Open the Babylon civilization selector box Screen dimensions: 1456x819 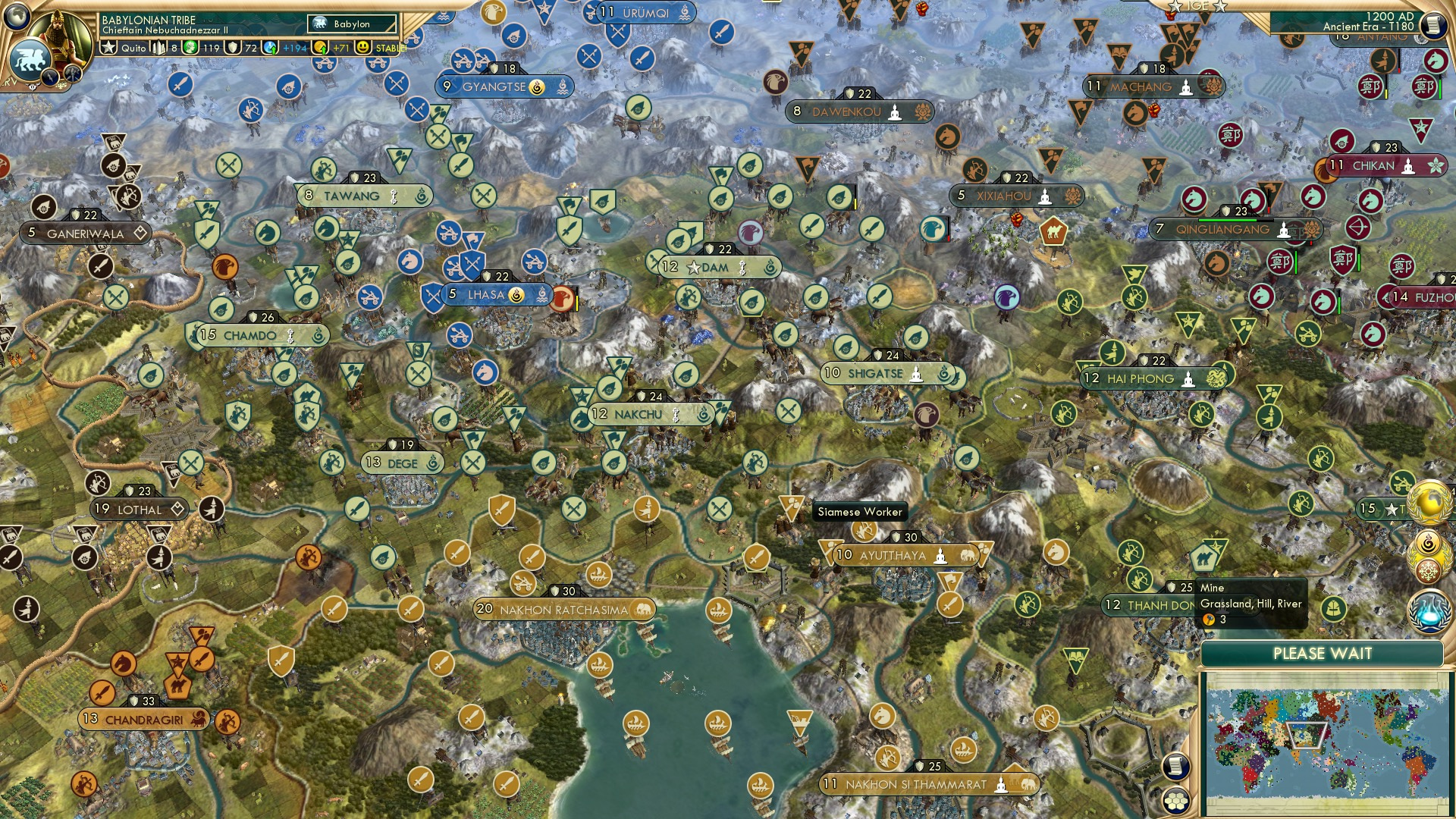pyautogui.click(x=350, y=24)
